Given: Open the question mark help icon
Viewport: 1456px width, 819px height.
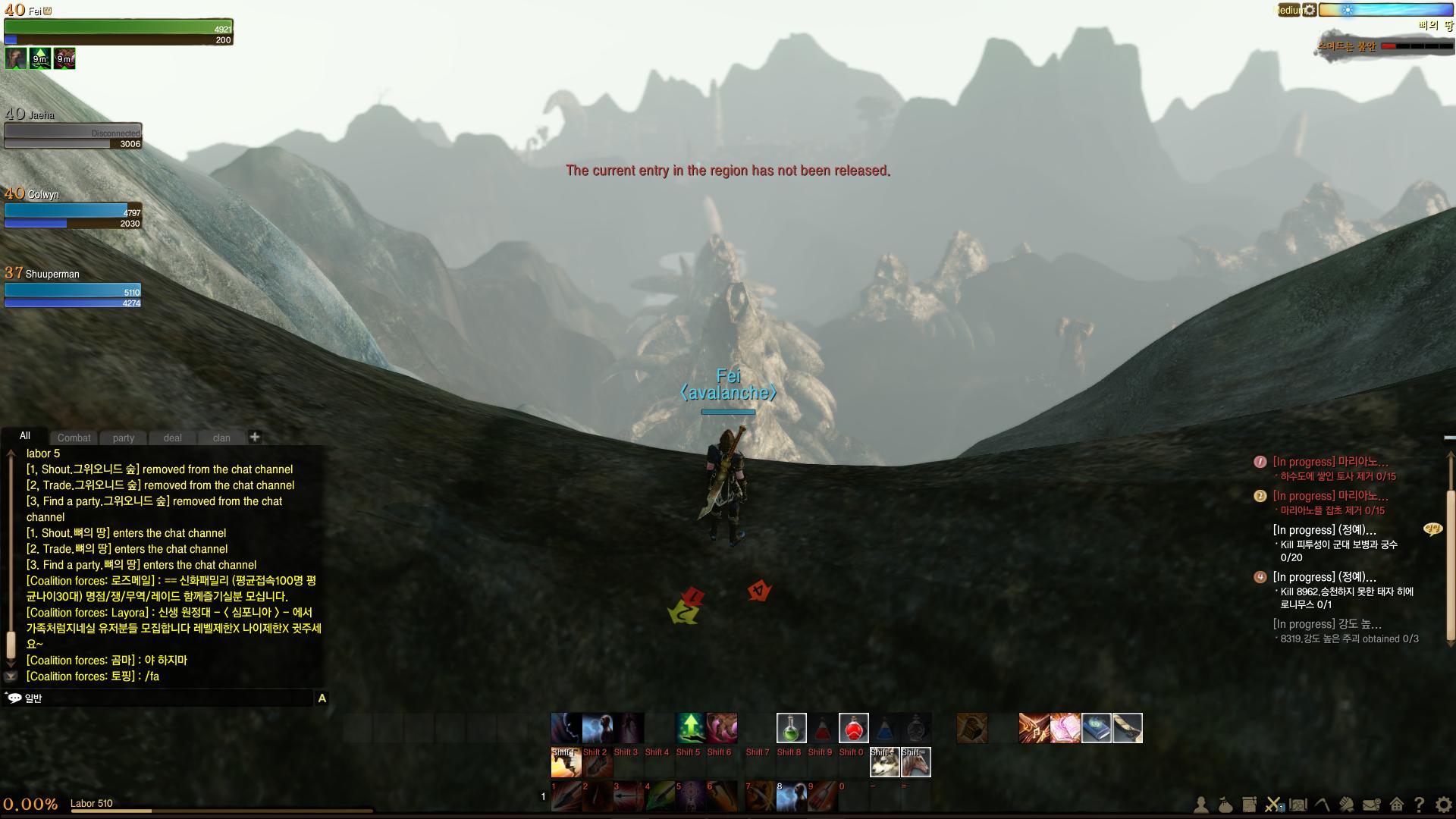Looking at the screenshot, I should [x=1419, y=805].
